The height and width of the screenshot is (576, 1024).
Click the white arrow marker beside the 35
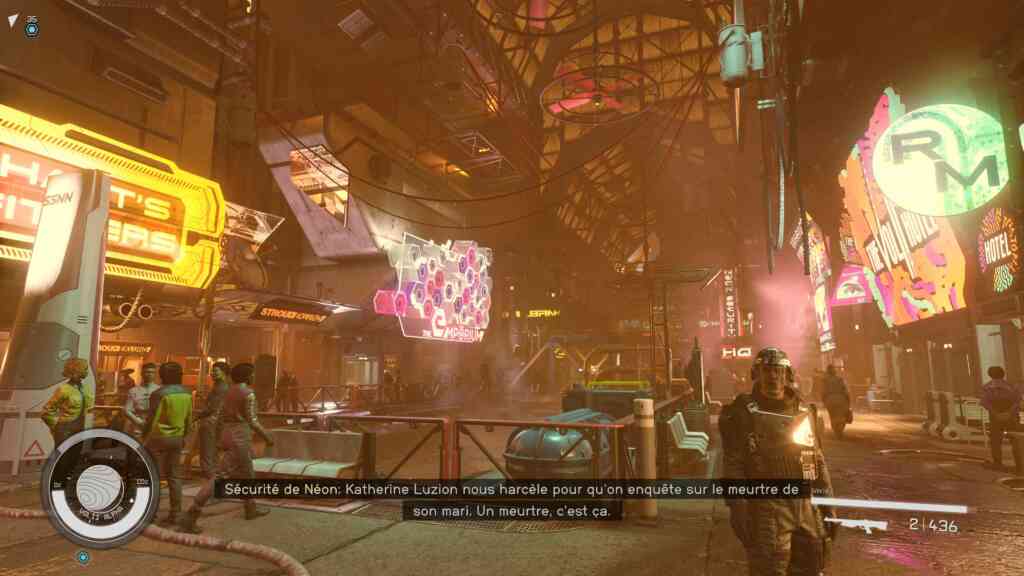[12, 20]
